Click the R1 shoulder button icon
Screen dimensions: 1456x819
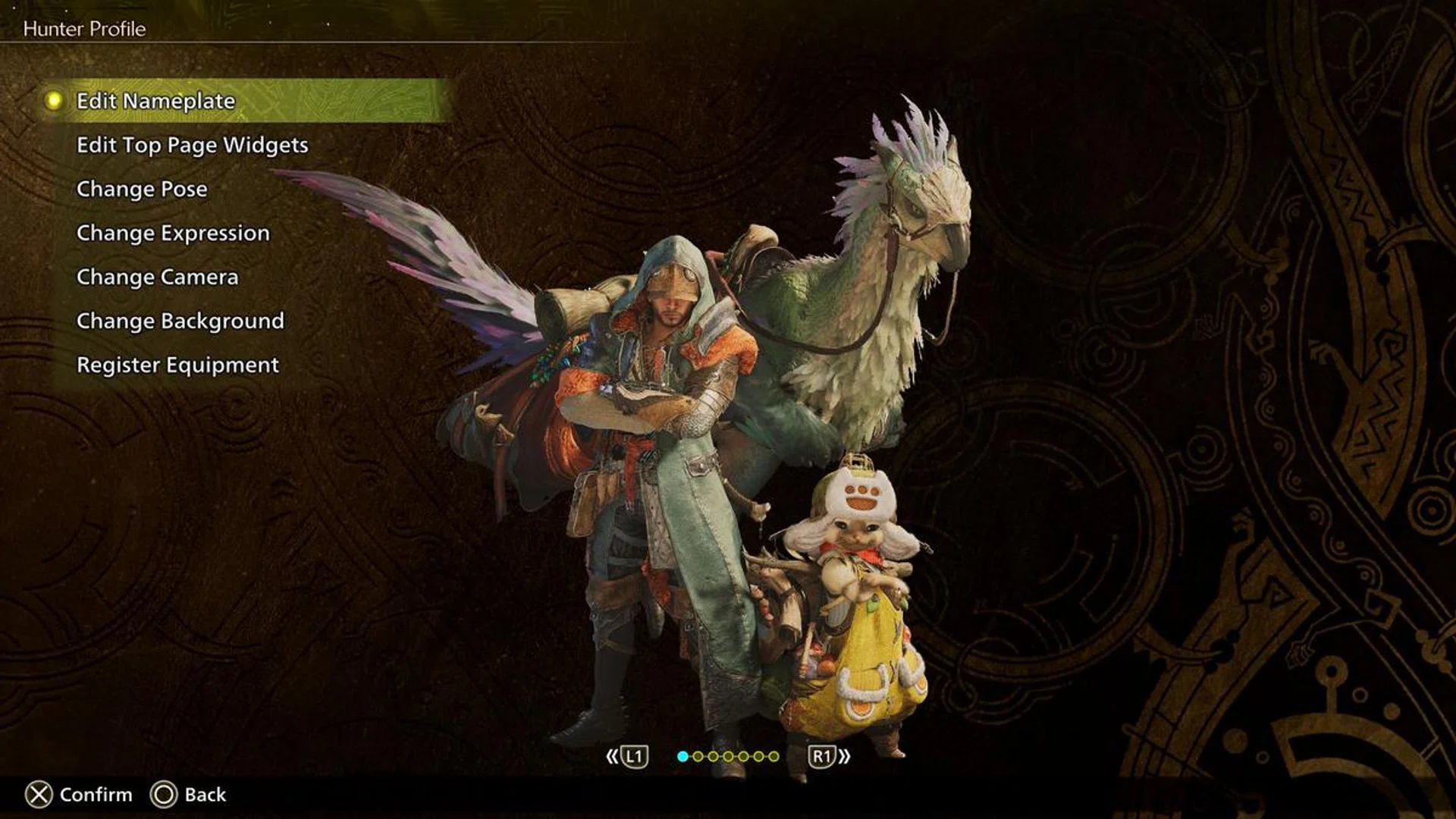tap(821, 757)
